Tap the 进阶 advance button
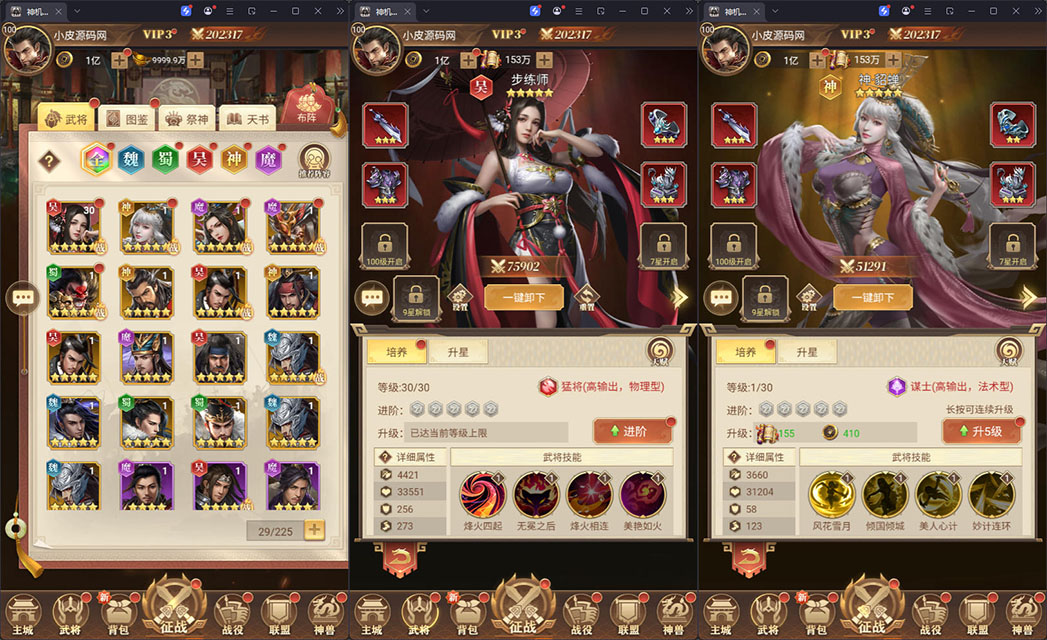Viewport: 1047px width, 640px height. [x=631, y=431]
